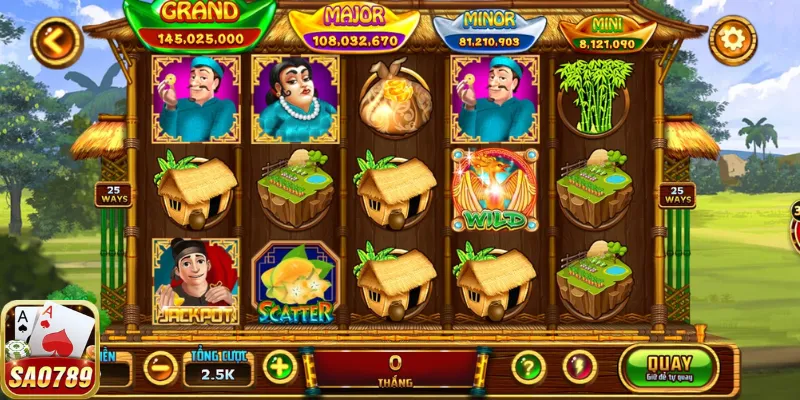
Task: Click the SAO789 card logo overlay
Action: pyautogui.click(x=50, y=350)
